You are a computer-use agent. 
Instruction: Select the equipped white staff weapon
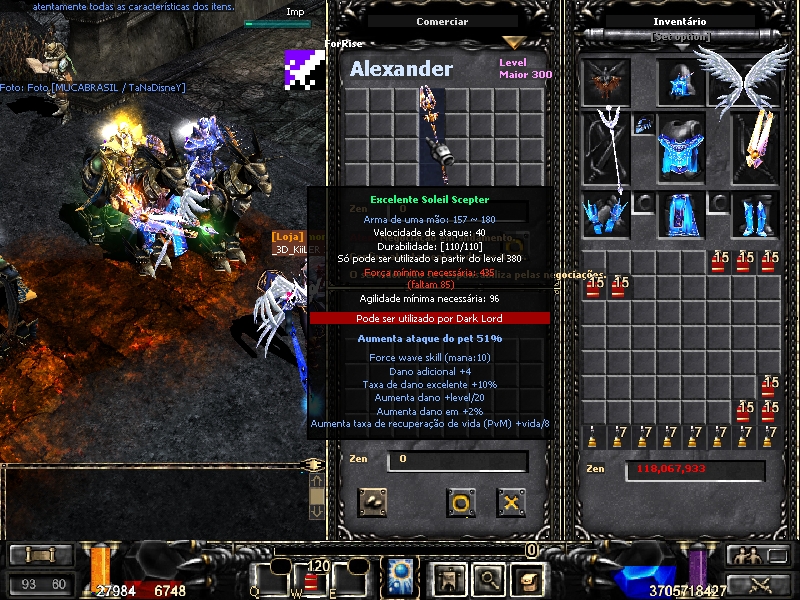[606, 148]
